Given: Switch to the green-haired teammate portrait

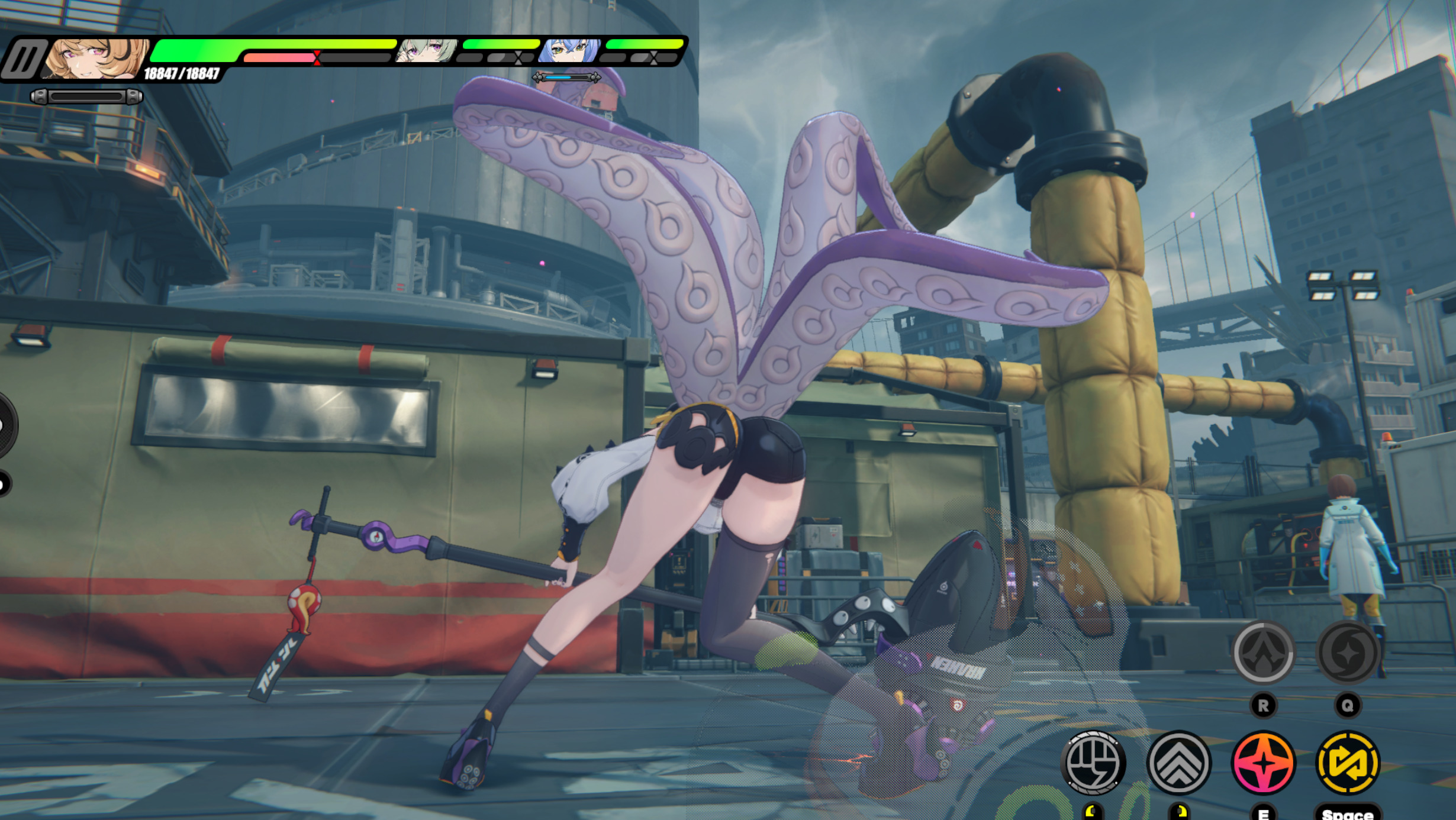Looking at the screenshot, I should click(426, 51).
